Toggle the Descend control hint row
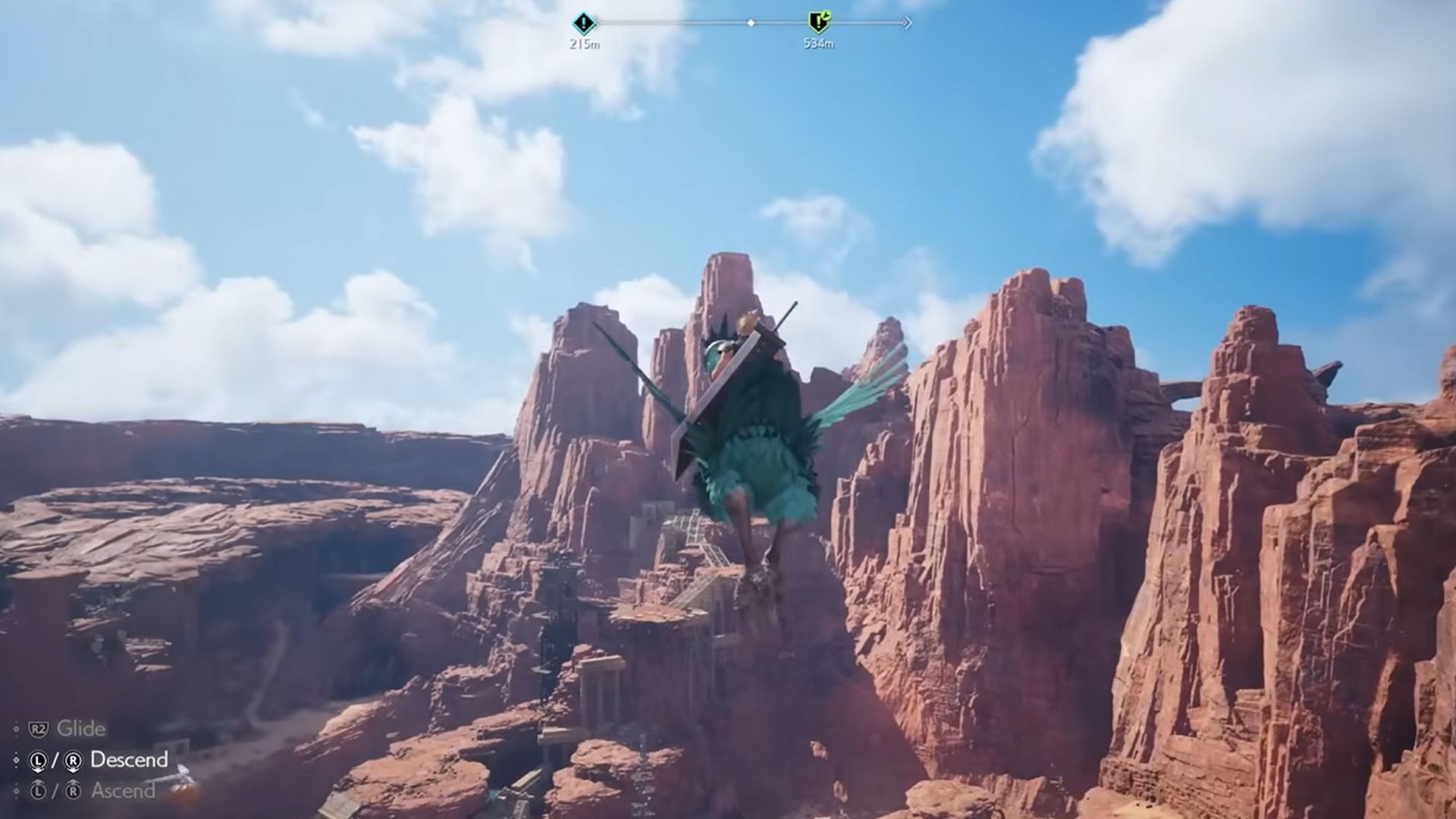 (x=130, y=759)
